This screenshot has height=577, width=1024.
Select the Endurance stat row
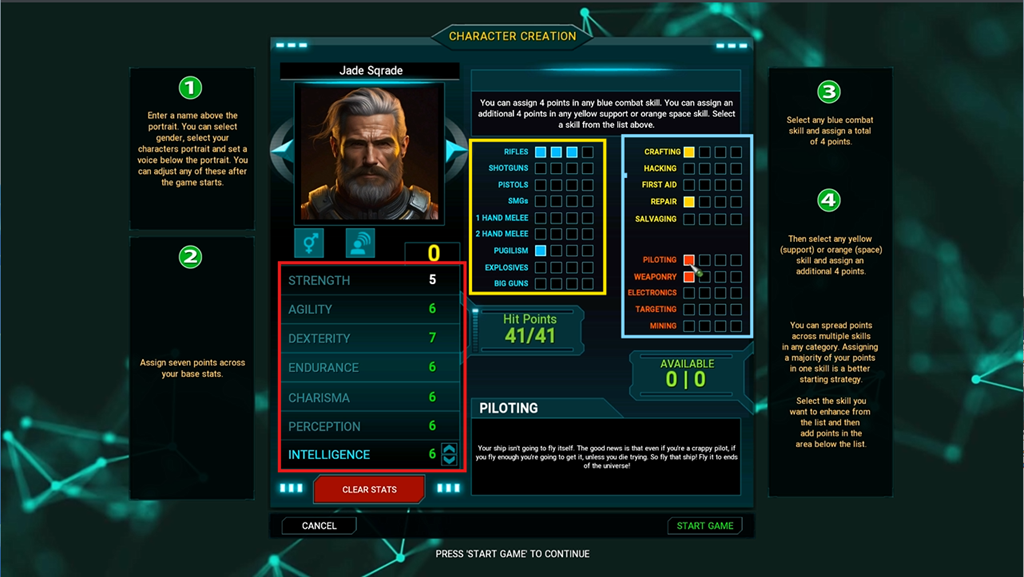370,367
